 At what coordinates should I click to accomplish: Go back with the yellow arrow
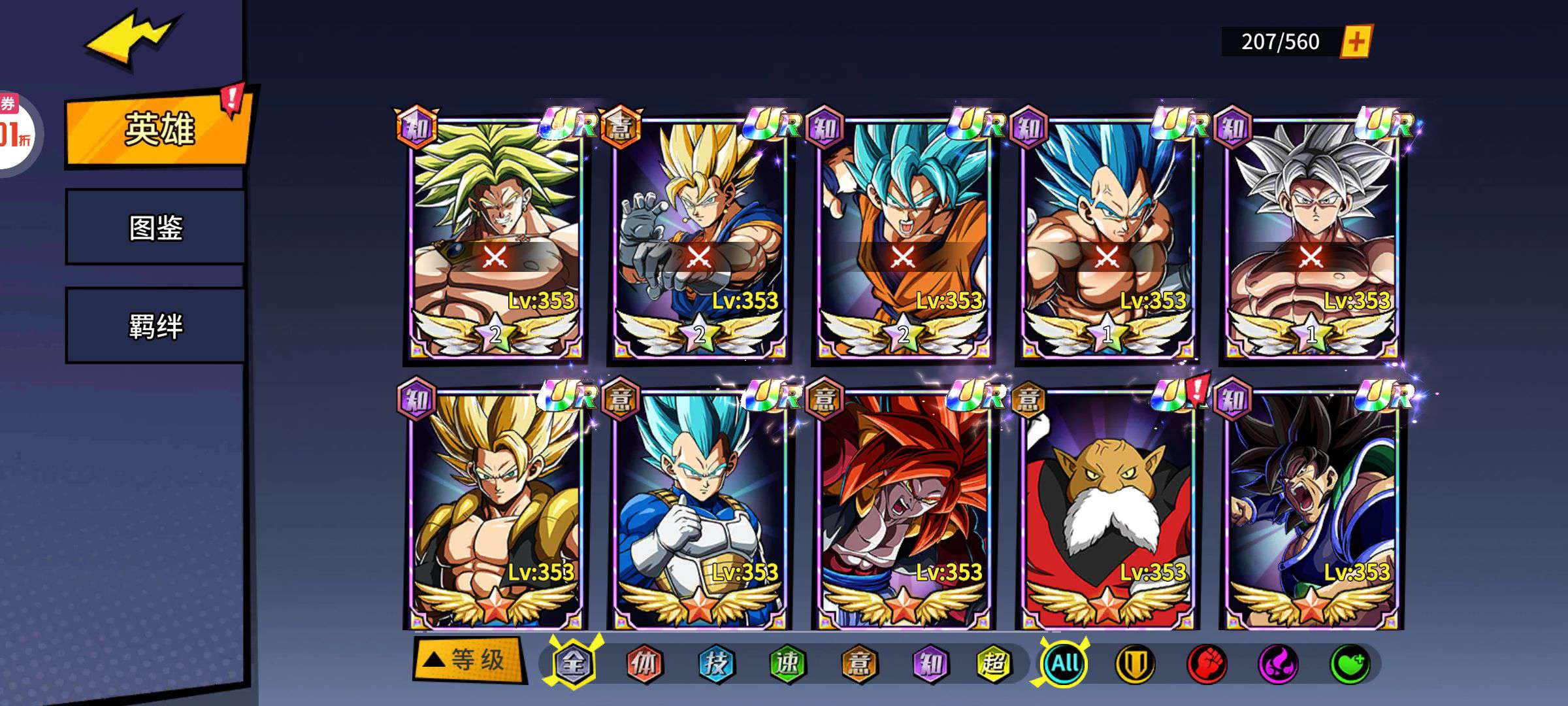(x=131, y=41)
